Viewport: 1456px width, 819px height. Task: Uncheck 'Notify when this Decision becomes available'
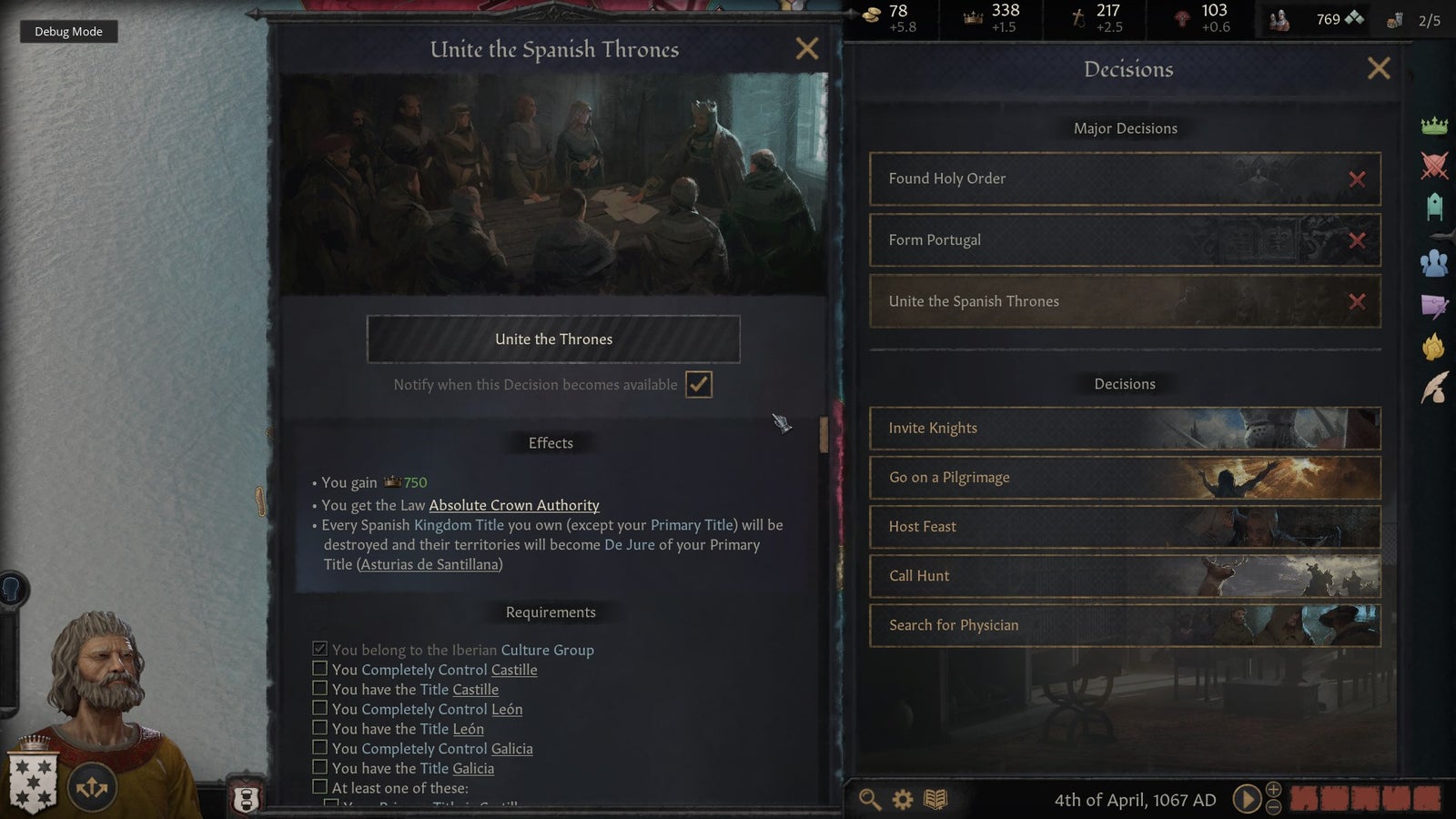[x=697, y=384]
